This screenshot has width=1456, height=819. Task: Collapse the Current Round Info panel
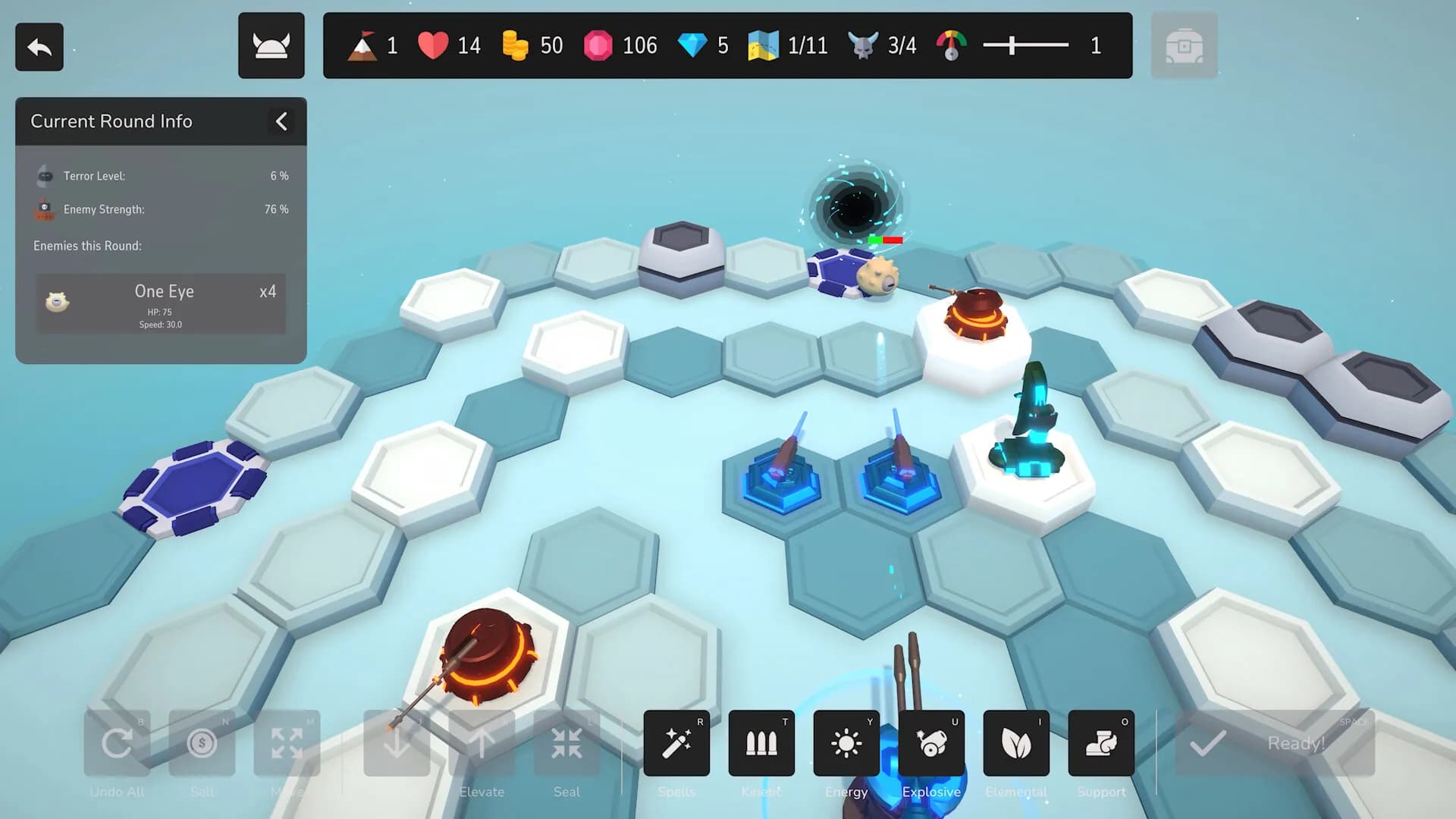coord(281,121)
